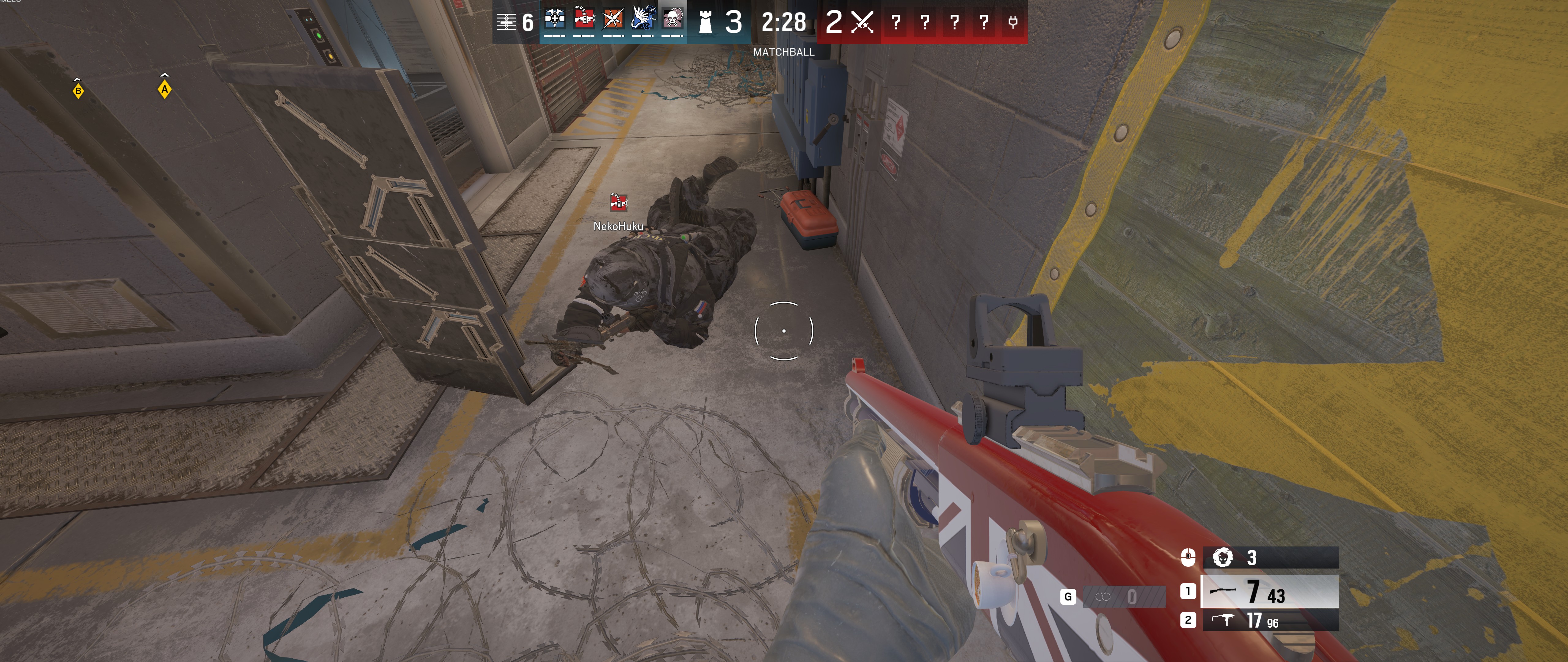Click the crossed swords attacker team icon
Viewport: 1568px width, 662px height.
(862, 23)
